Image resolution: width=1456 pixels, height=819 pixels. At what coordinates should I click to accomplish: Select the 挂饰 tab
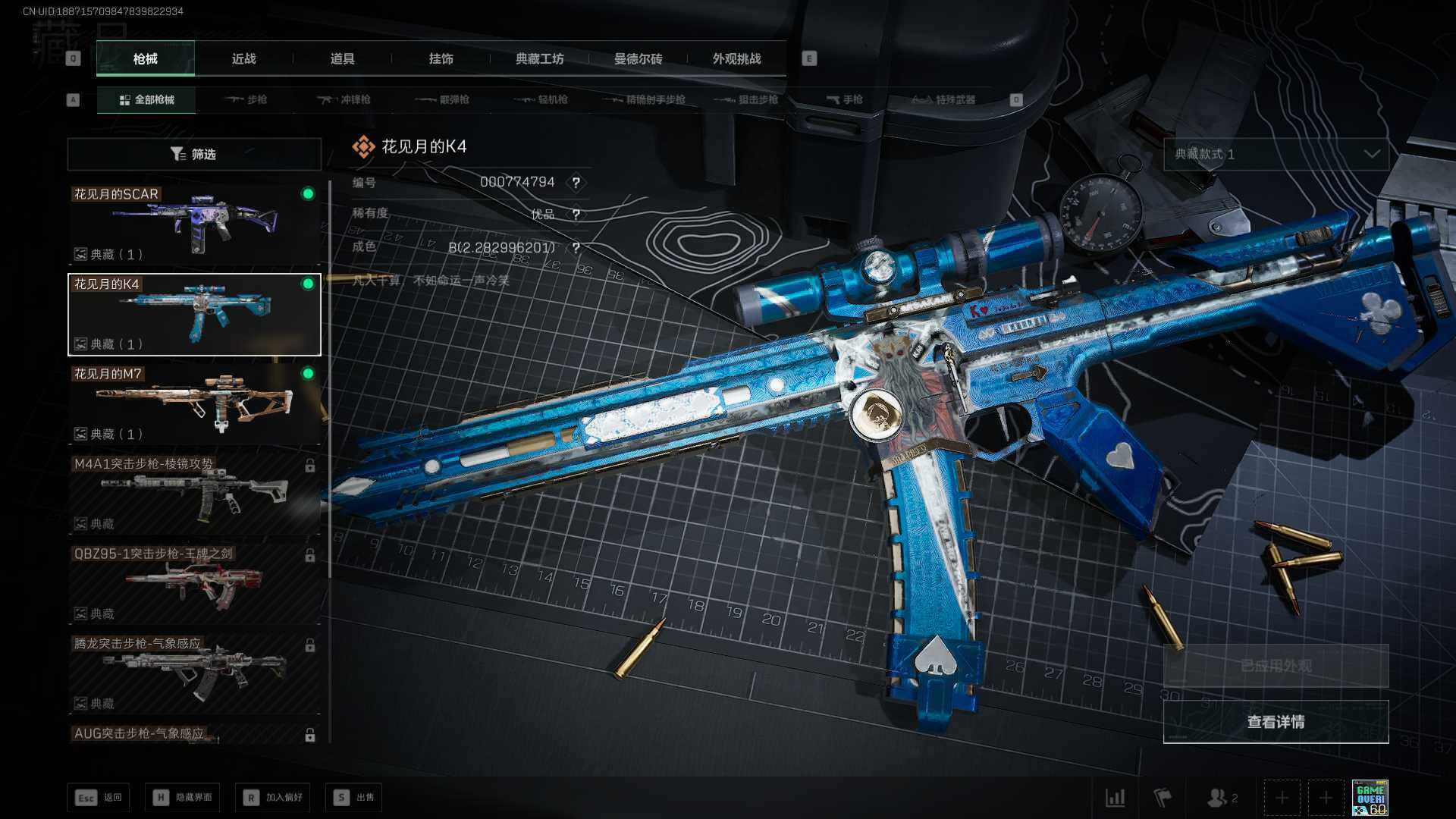(441, 59)
